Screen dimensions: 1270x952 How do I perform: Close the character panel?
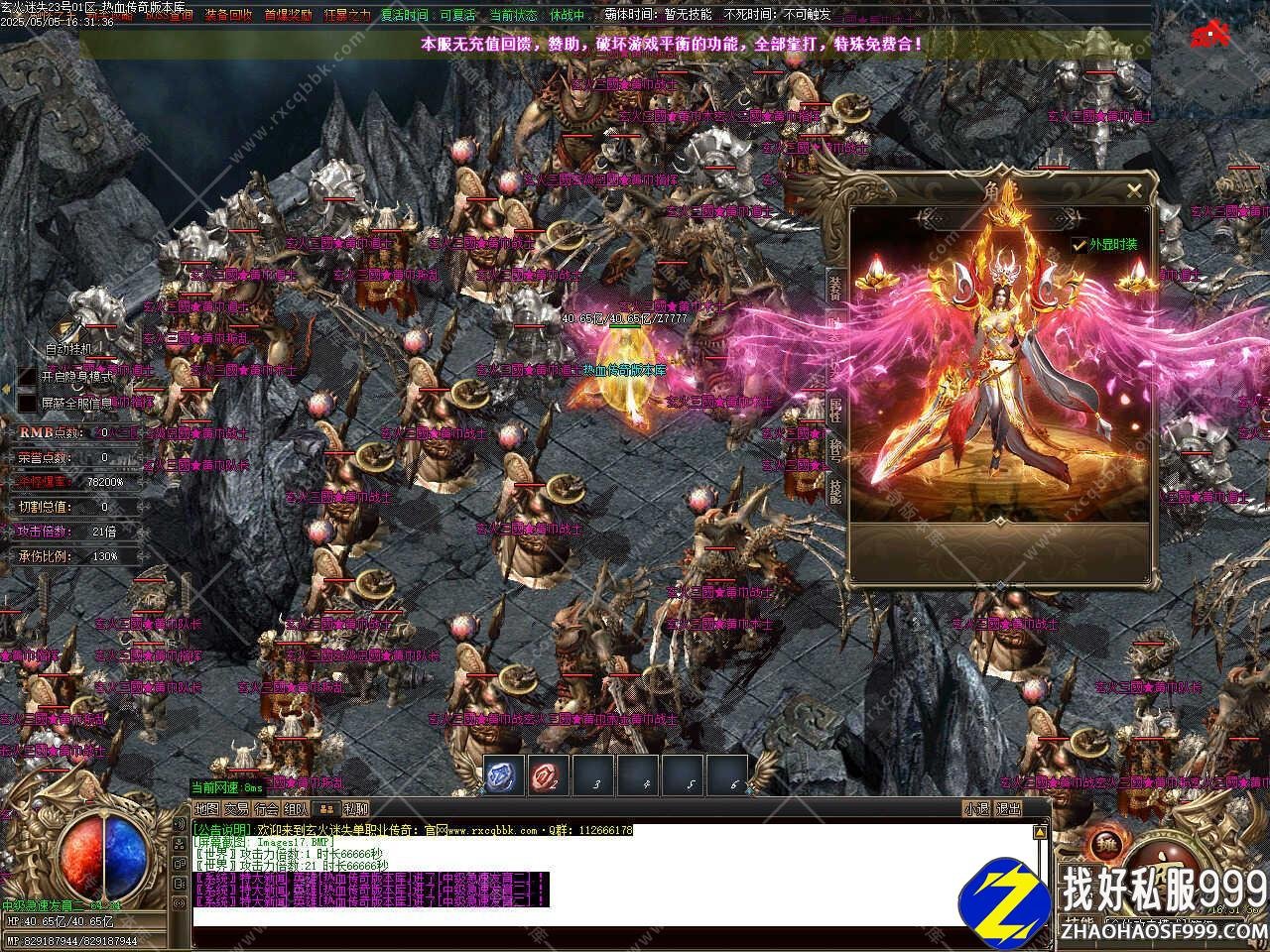coord(1134,190)
